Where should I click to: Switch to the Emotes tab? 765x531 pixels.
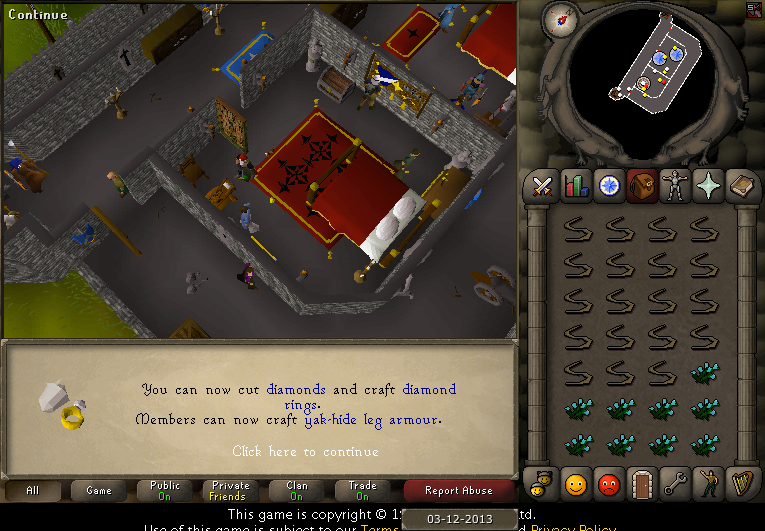point(708,483)
